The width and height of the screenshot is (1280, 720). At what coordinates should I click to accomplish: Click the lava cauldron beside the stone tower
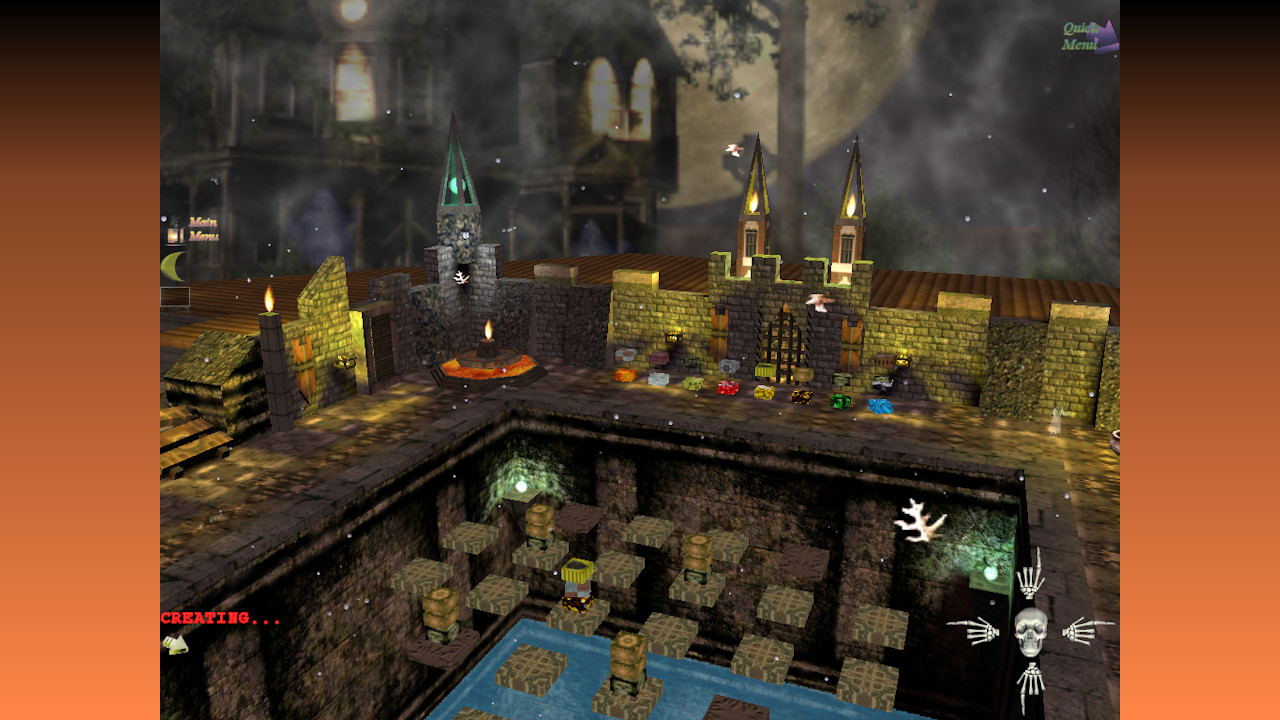(x=487, y=365)
